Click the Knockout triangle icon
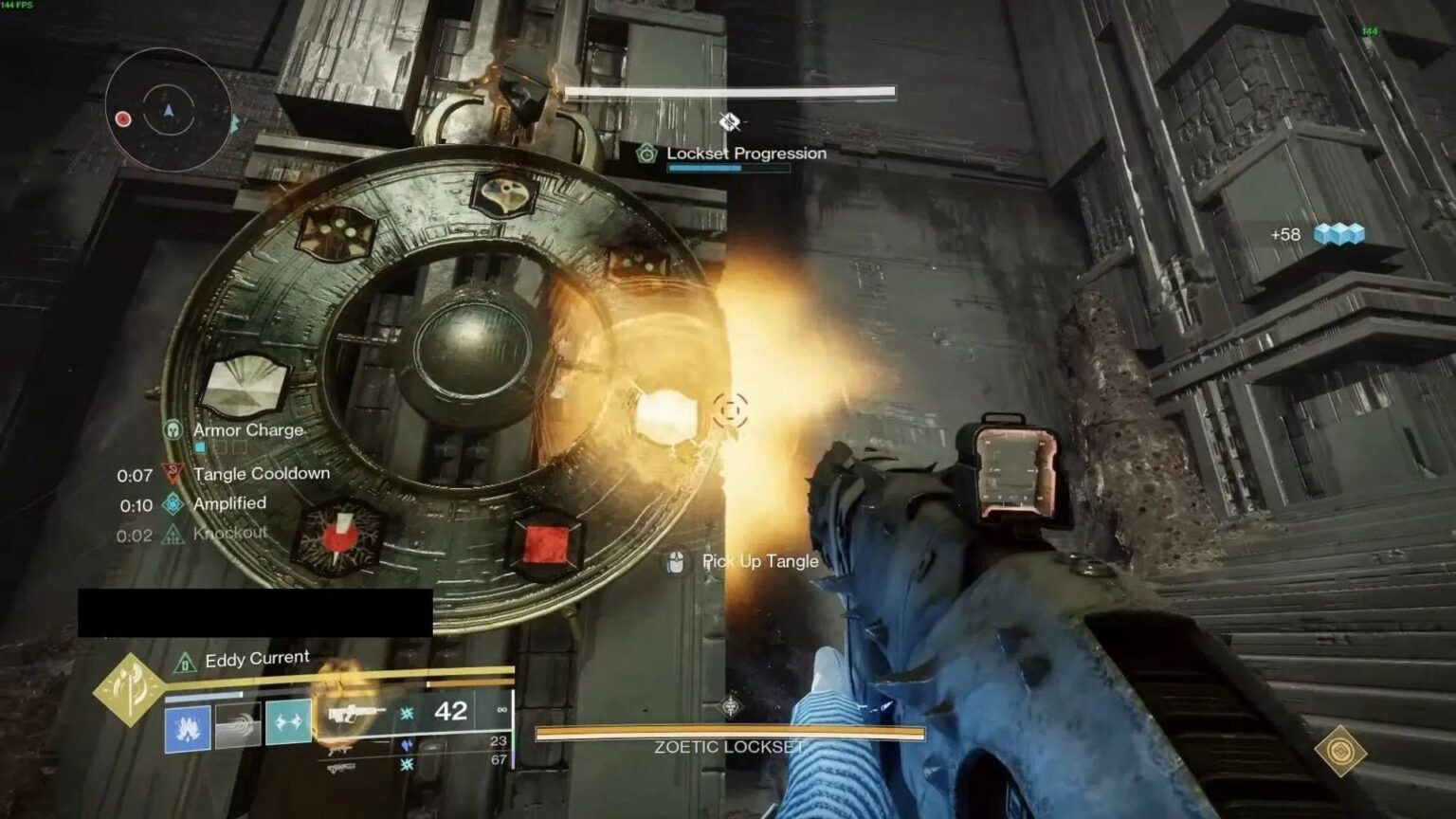The height and width of the screenshot is (819, 1456). (x=173, y=534)
